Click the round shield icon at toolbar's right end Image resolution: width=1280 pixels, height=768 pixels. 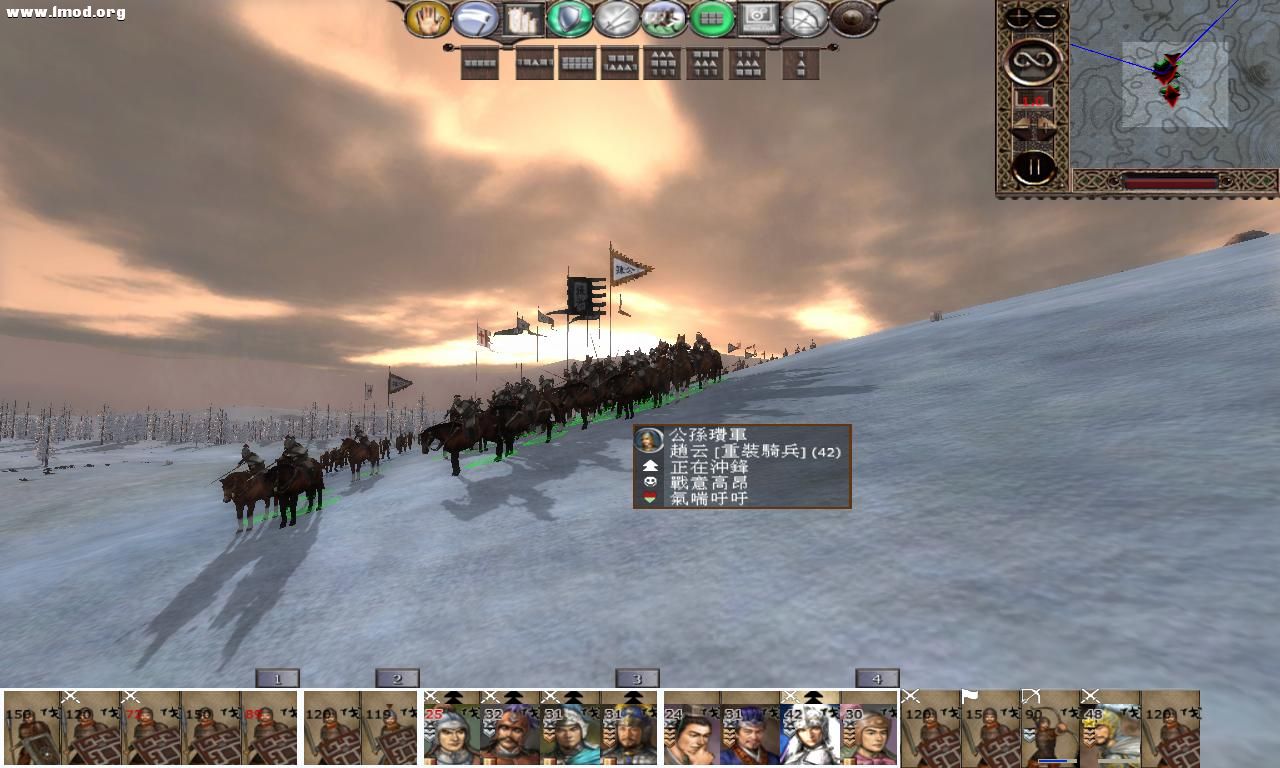coord(851,17)
